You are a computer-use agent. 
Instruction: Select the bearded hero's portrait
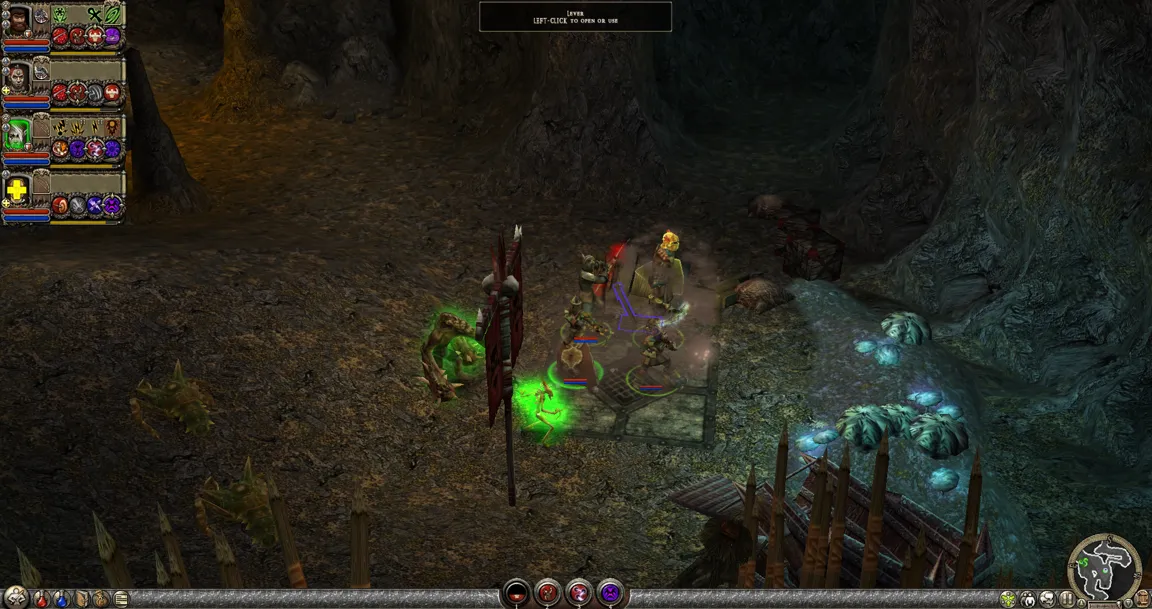click(x=17, y=22)
